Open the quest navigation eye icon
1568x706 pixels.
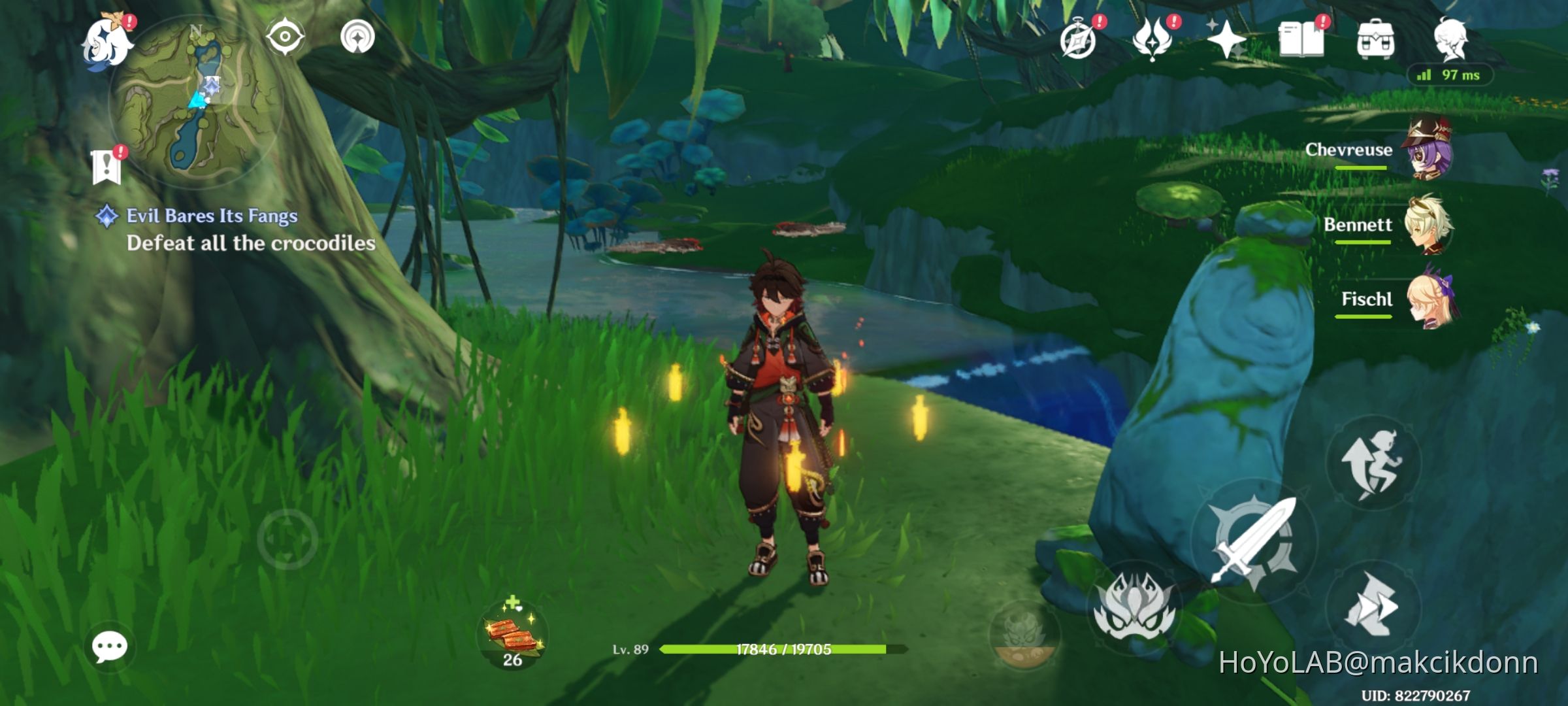(x=285, y=37)
